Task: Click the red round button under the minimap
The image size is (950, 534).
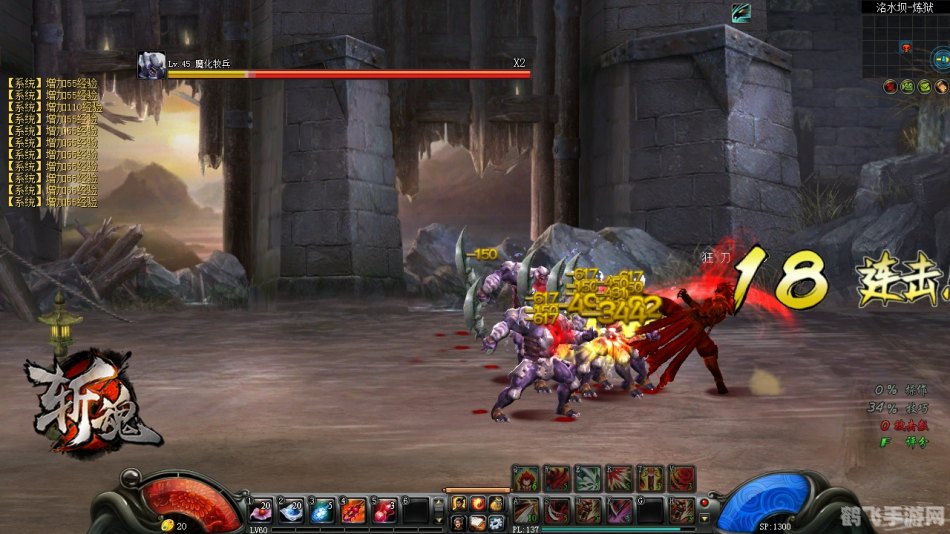Action: [x=889, y=87]
